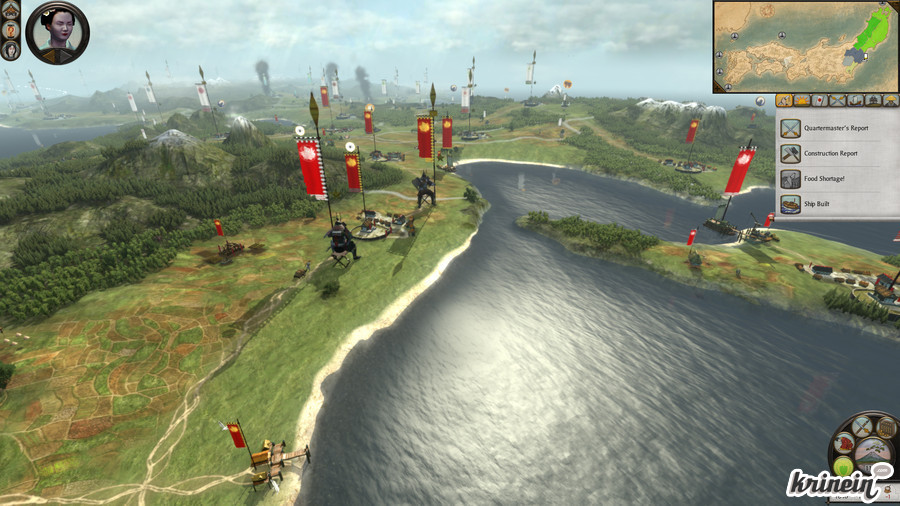Select the rising sun event filter tab
Screen dimensions: 900x506
pyautogui.click(x=802, y=100)
